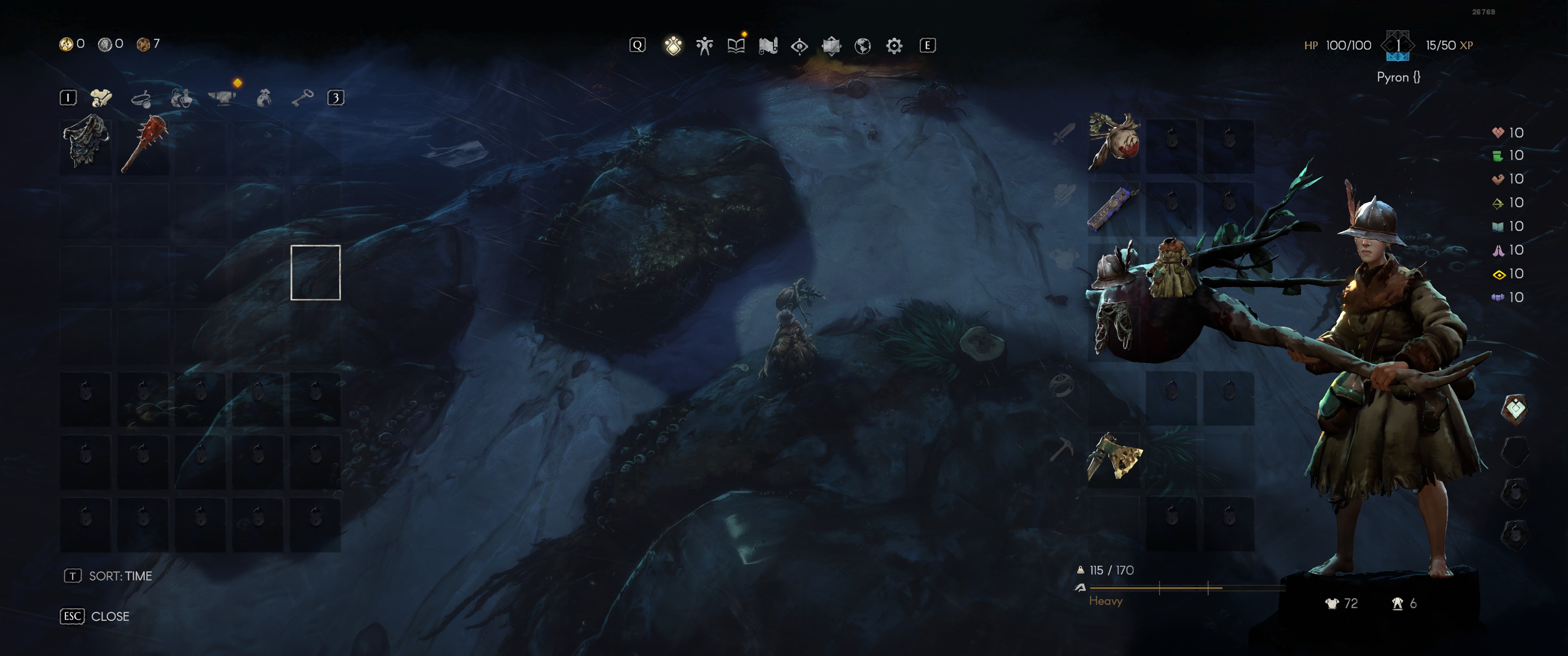Open the eye icon menu screen
Image resolution: width=1568 pixels, height=656 pixels.
click(x=799, y=46)
